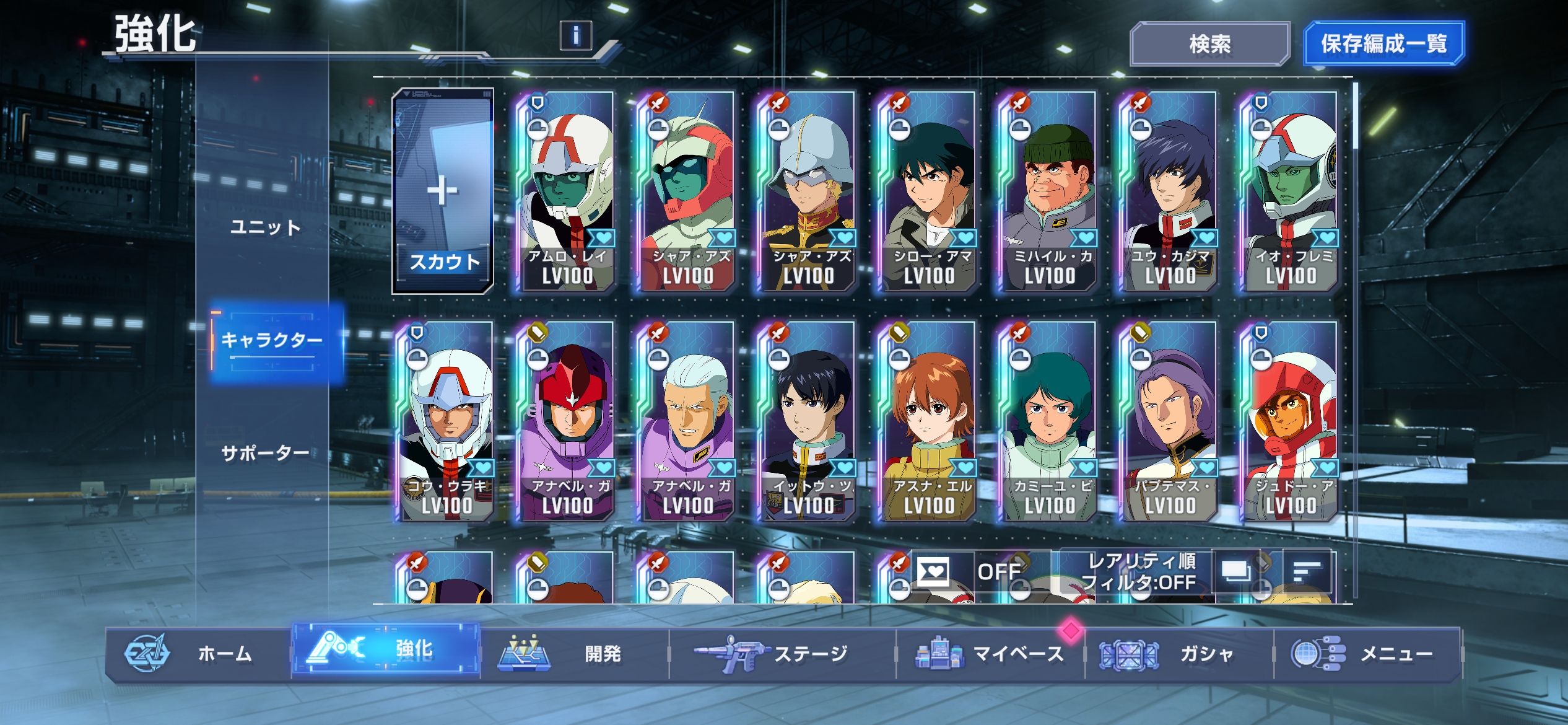The image size is (1568, 725).
Task: Switch to the サポーター tab
Action: [266, 453]
